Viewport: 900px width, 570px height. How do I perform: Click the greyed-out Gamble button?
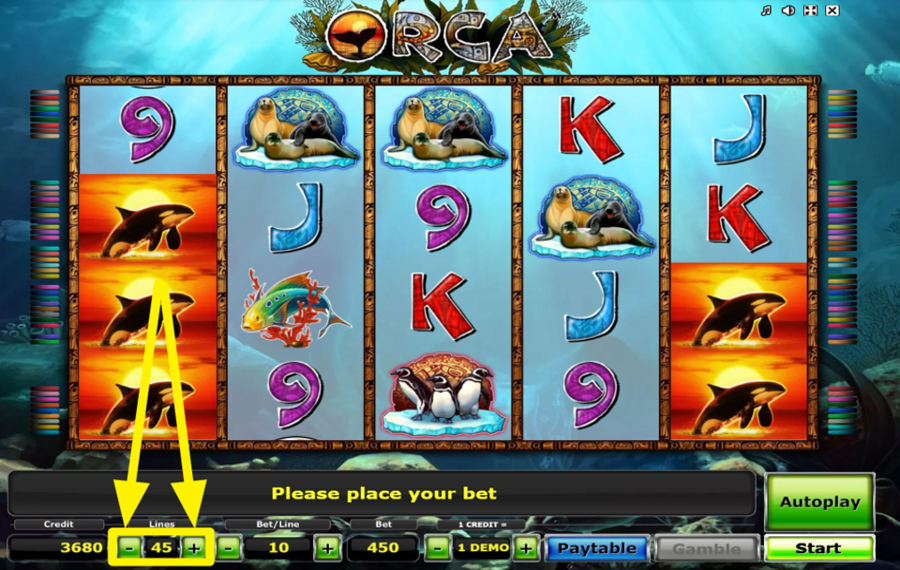click(x=707, y=548)
